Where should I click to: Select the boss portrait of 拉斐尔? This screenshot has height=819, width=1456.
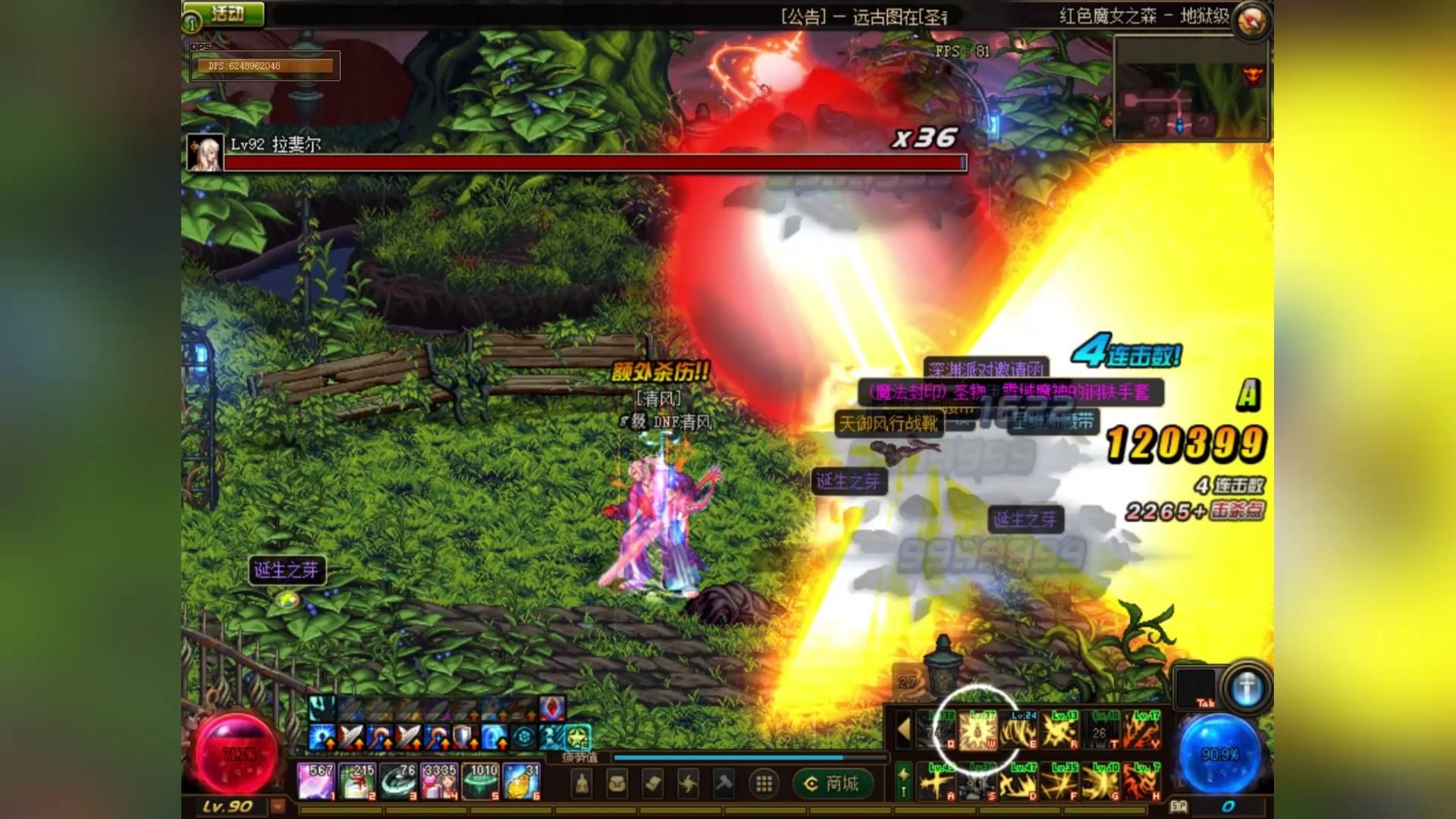pos(205,153)
